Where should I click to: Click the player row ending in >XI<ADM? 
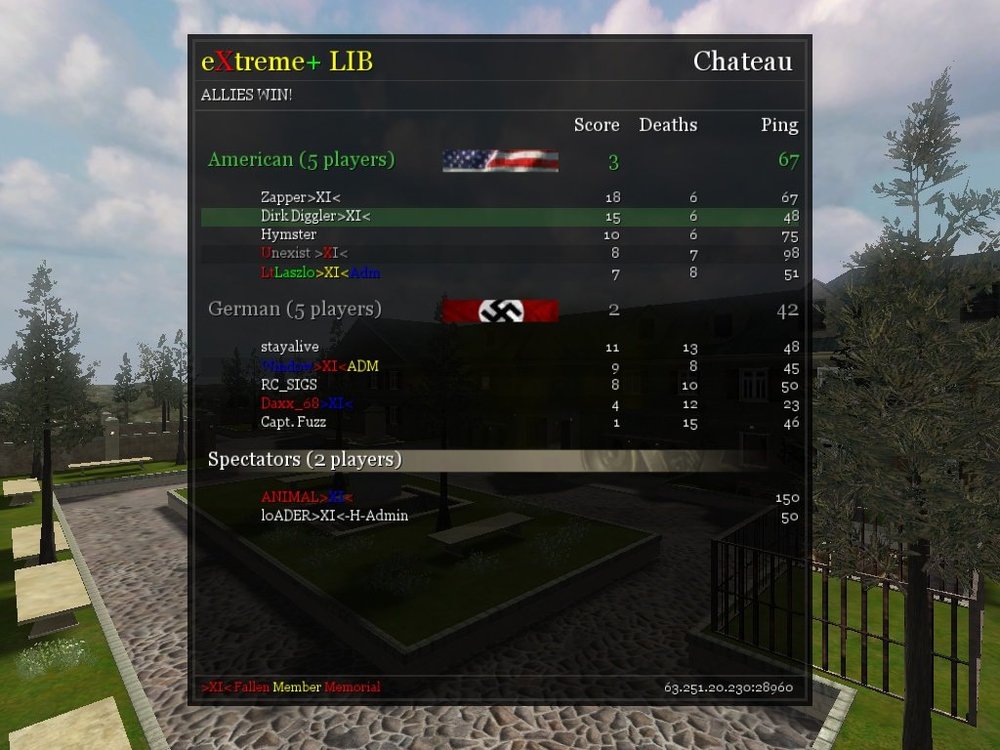click(x=320, y=366)
